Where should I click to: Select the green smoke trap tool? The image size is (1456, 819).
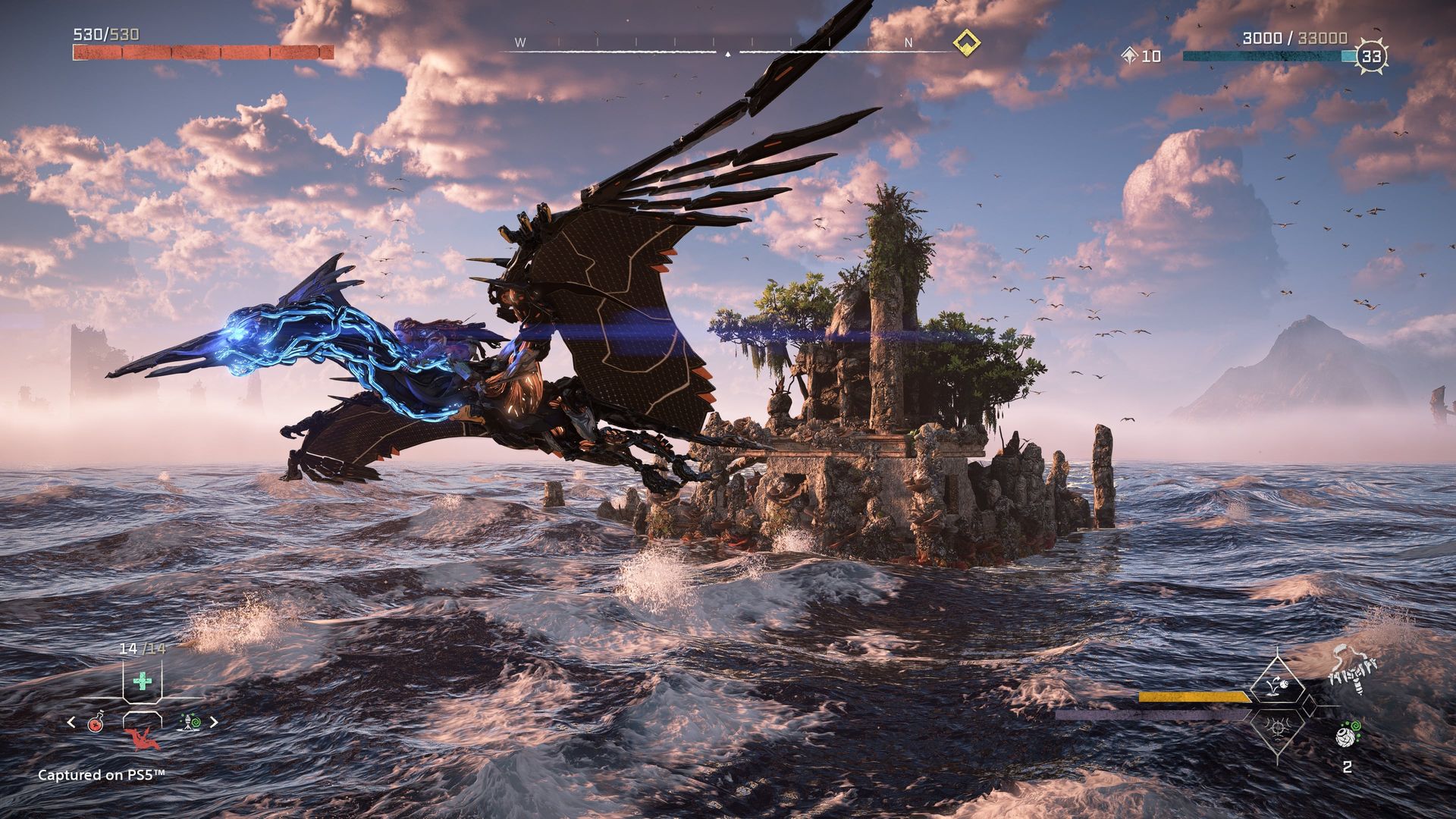click(190, 722)
